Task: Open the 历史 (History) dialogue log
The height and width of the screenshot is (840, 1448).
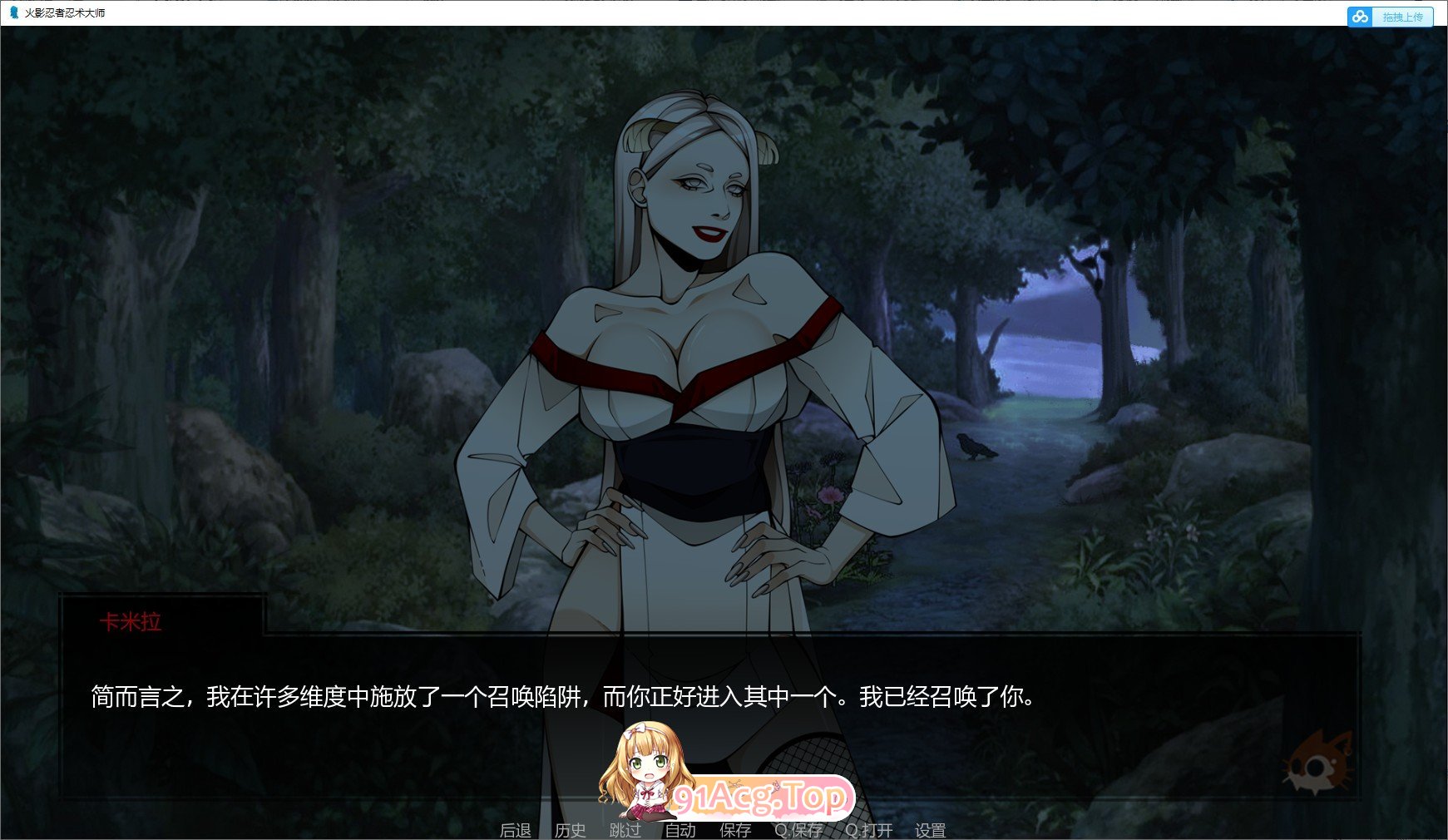Action: pos(569,829)
